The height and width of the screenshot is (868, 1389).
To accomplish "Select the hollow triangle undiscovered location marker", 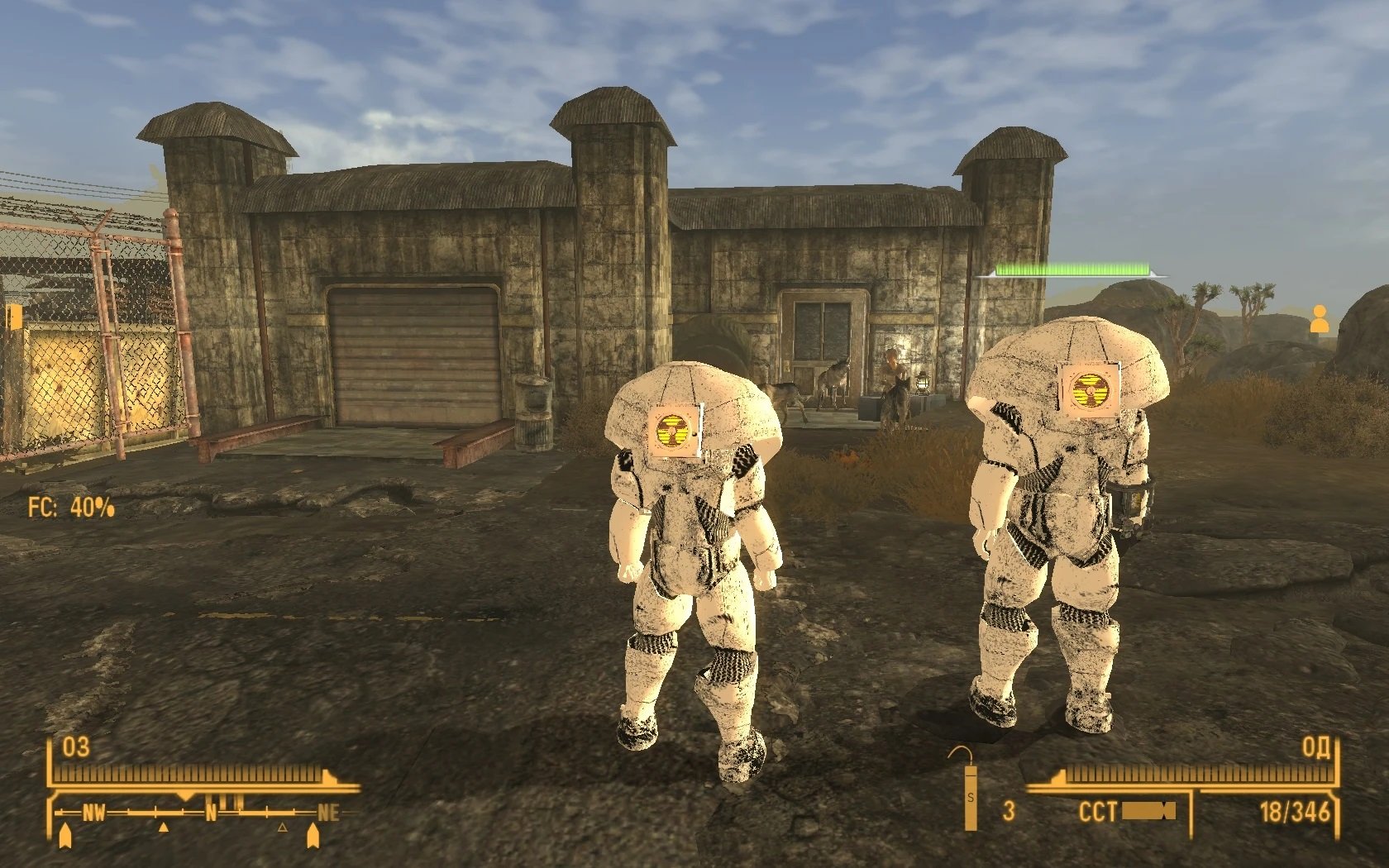I will pos(282,826).
